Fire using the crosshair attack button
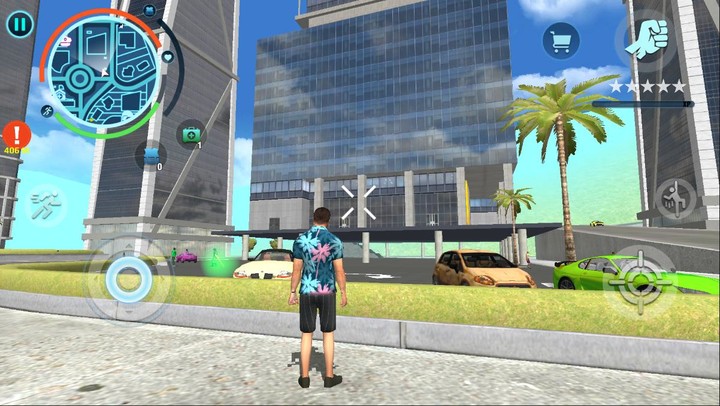 643,279
